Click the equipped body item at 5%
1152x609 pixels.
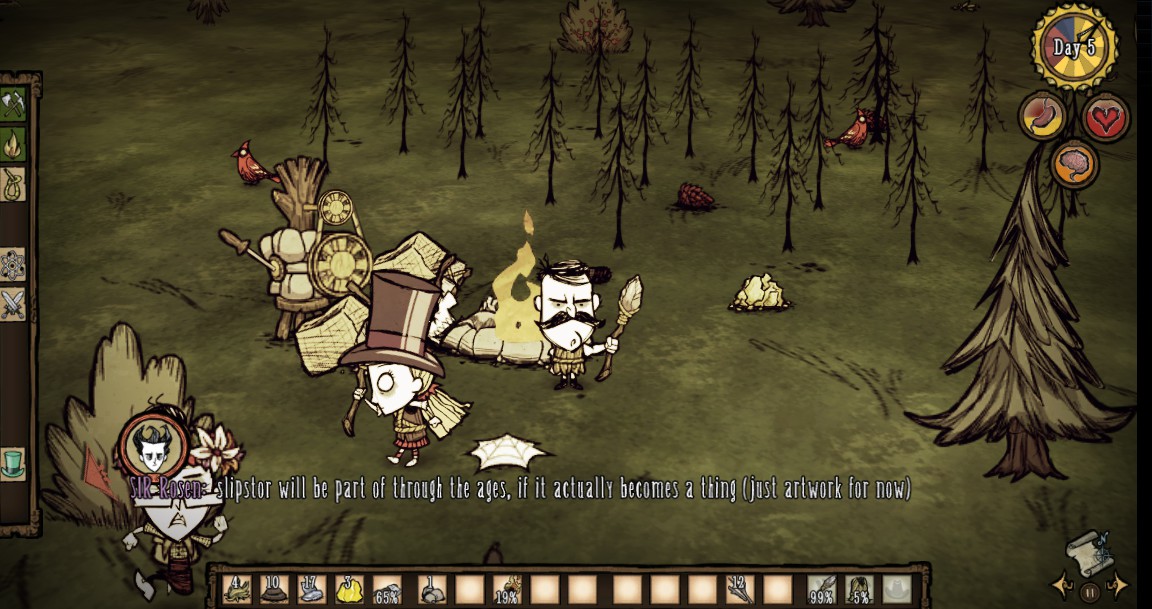tap(859, 589)
